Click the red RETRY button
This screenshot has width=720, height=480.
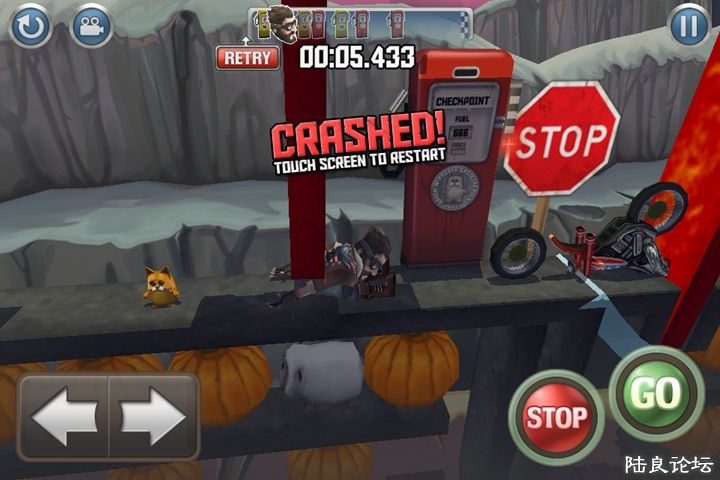pos(247,57)
